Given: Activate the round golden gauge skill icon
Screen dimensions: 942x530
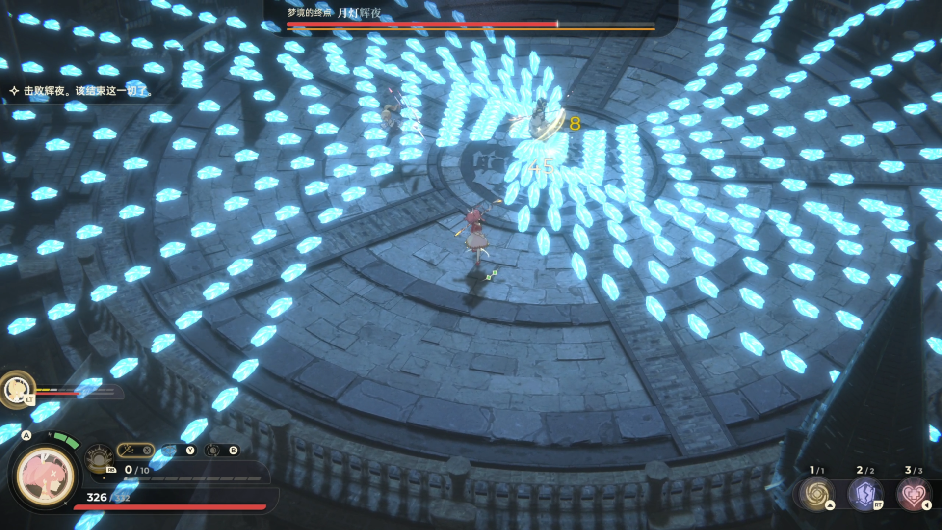Looking at the screenshot, I should (98, 460).
